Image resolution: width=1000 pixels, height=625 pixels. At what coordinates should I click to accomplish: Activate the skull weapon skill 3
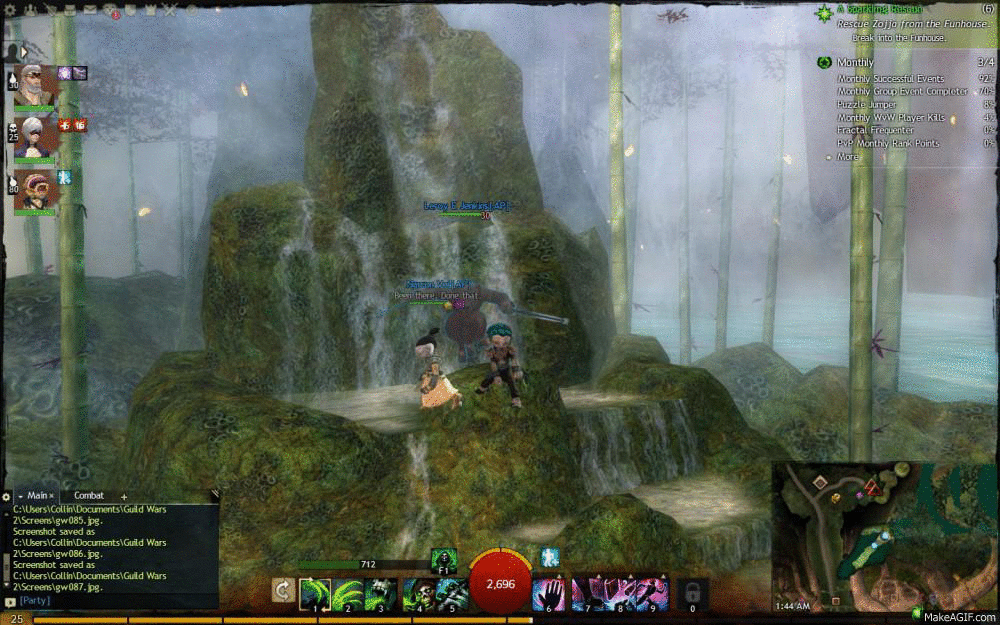tap(380, 592)
